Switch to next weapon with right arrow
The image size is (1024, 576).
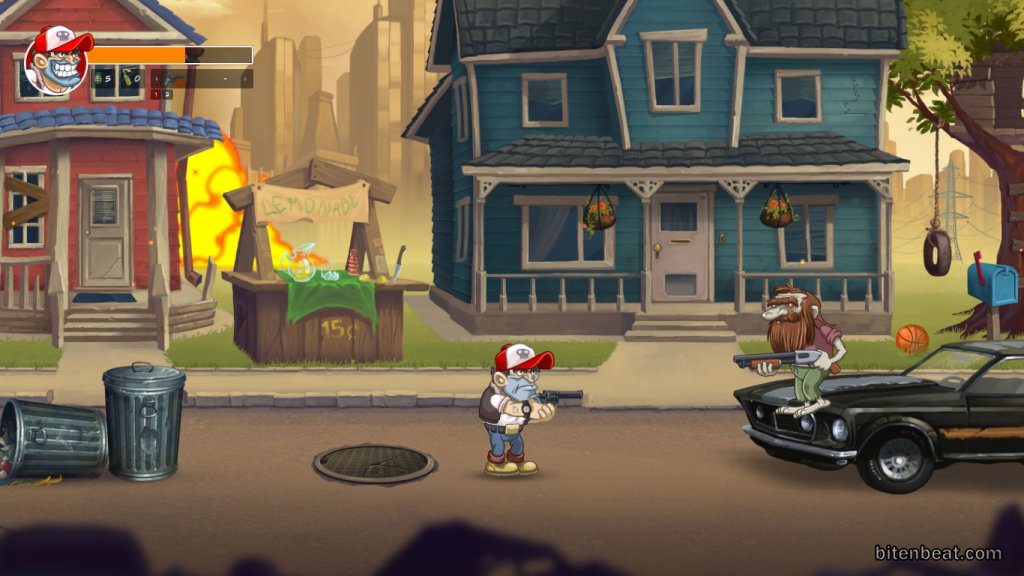click(x=245, y=79)
